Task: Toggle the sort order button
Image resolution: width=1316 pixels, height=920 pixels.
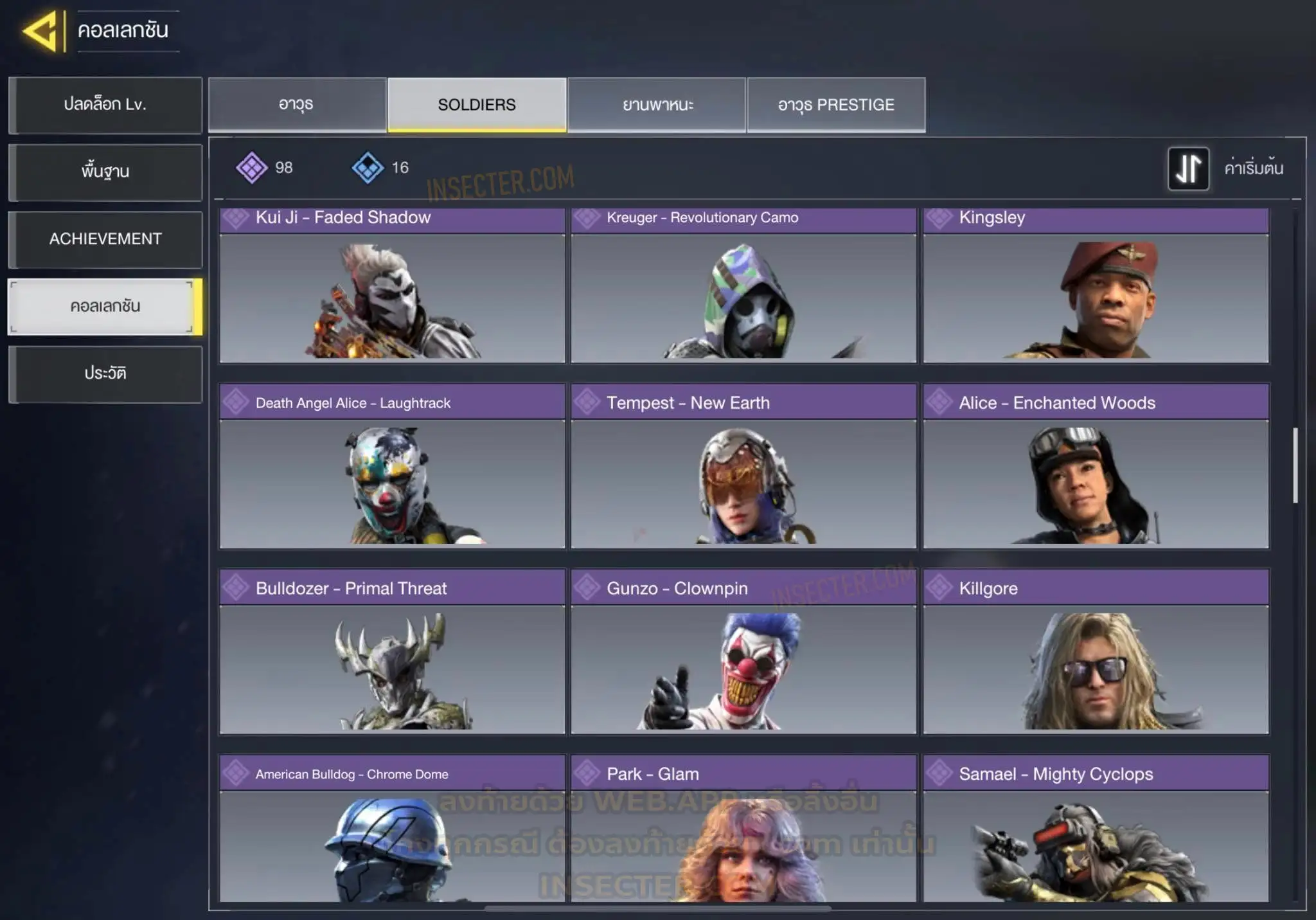Action: 1187,168
